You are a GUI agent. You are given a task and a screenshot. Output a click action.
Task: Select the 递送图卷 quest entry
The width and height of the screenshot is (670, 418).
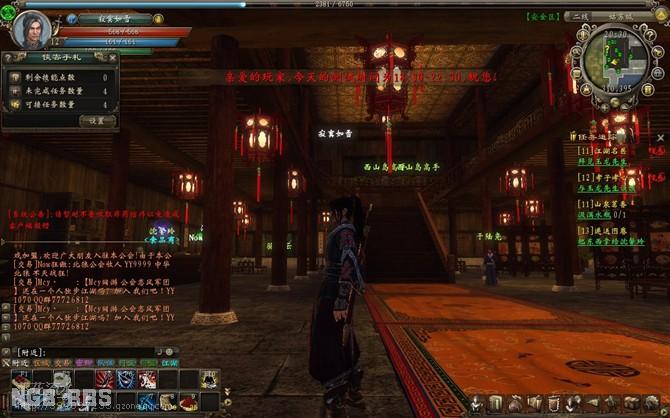point(605,228)
